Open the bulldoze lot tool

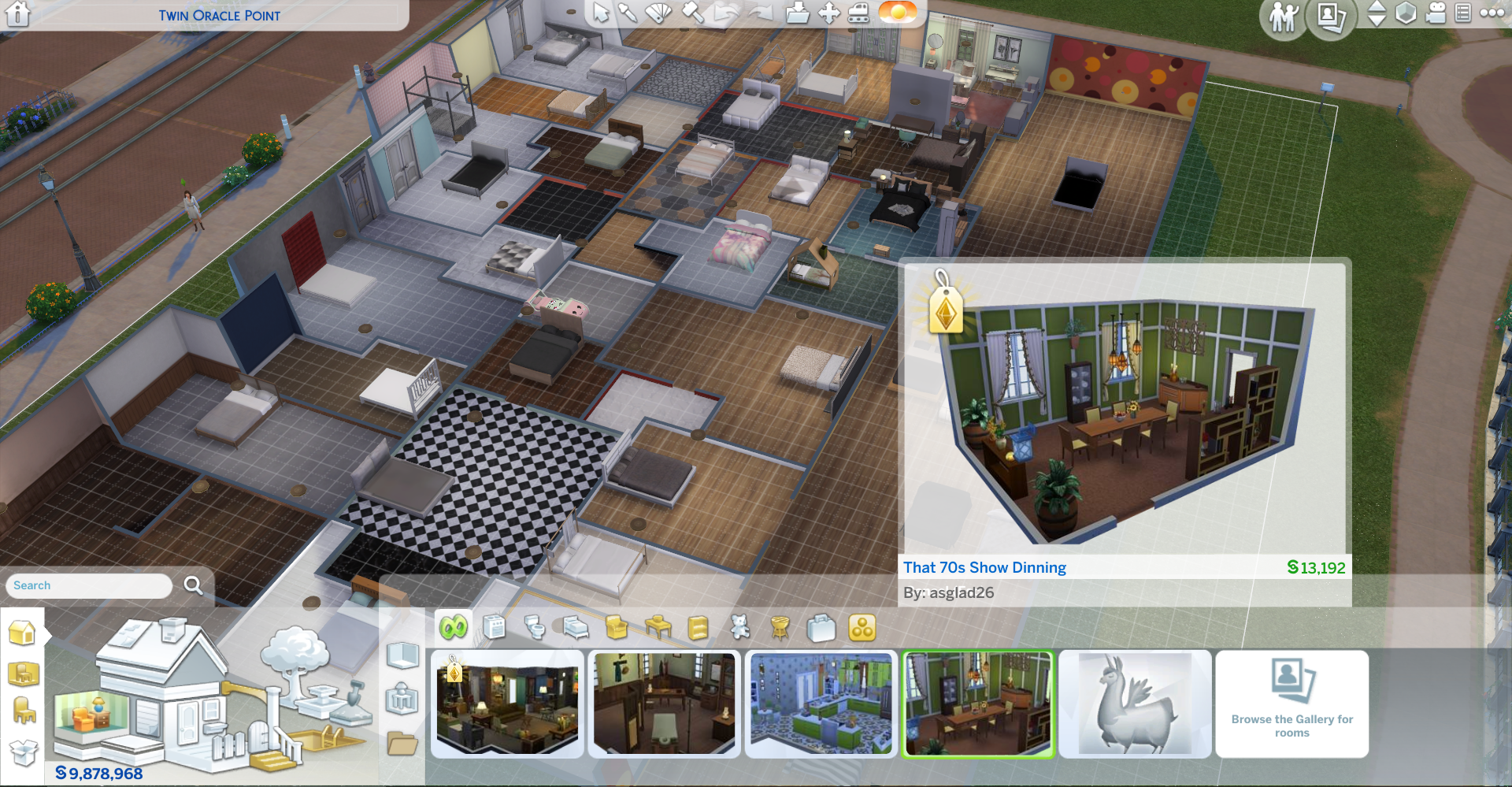[x=859, y=13]
